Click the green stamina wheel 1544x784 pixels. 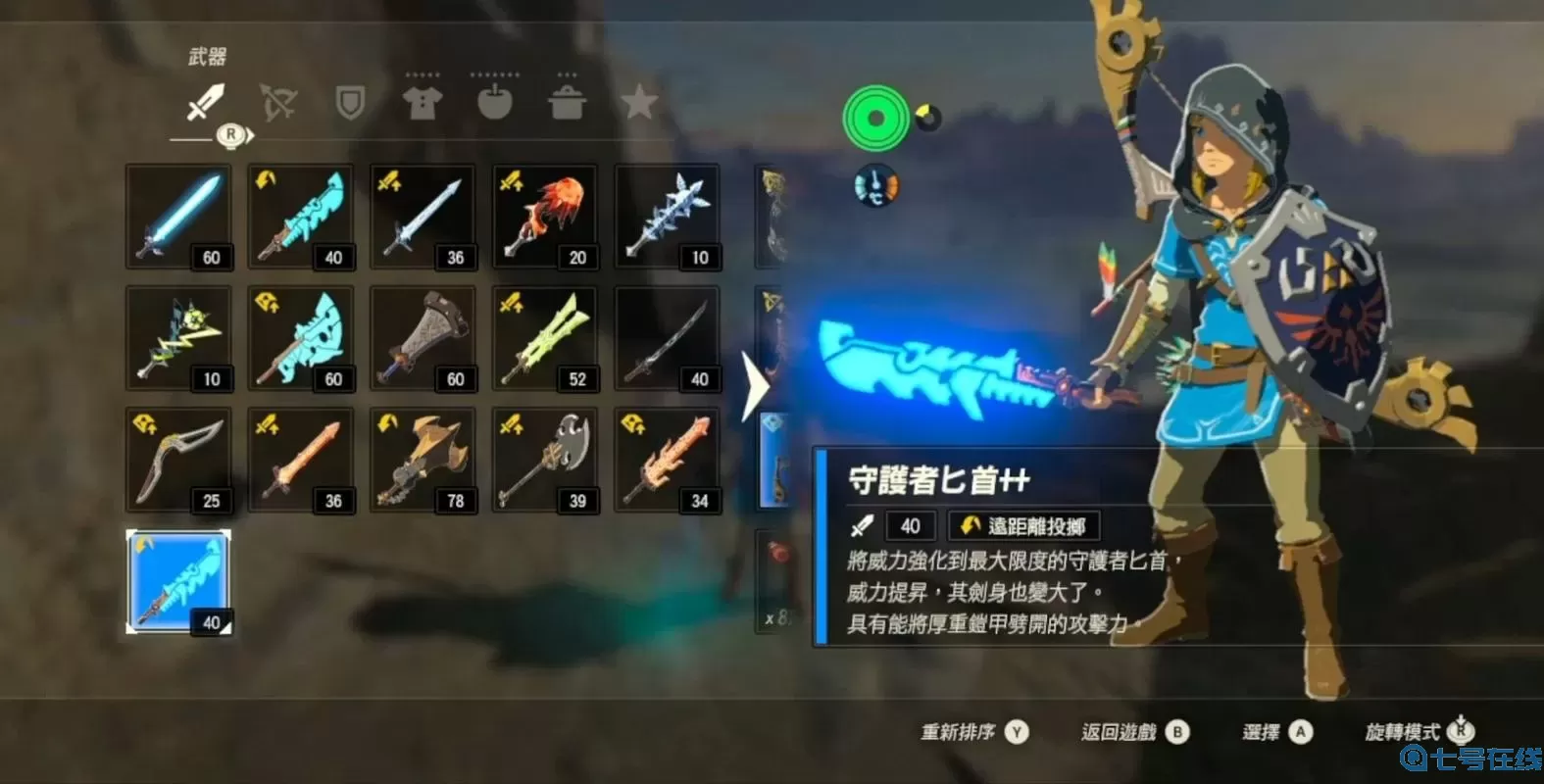[x=875, y=120]
